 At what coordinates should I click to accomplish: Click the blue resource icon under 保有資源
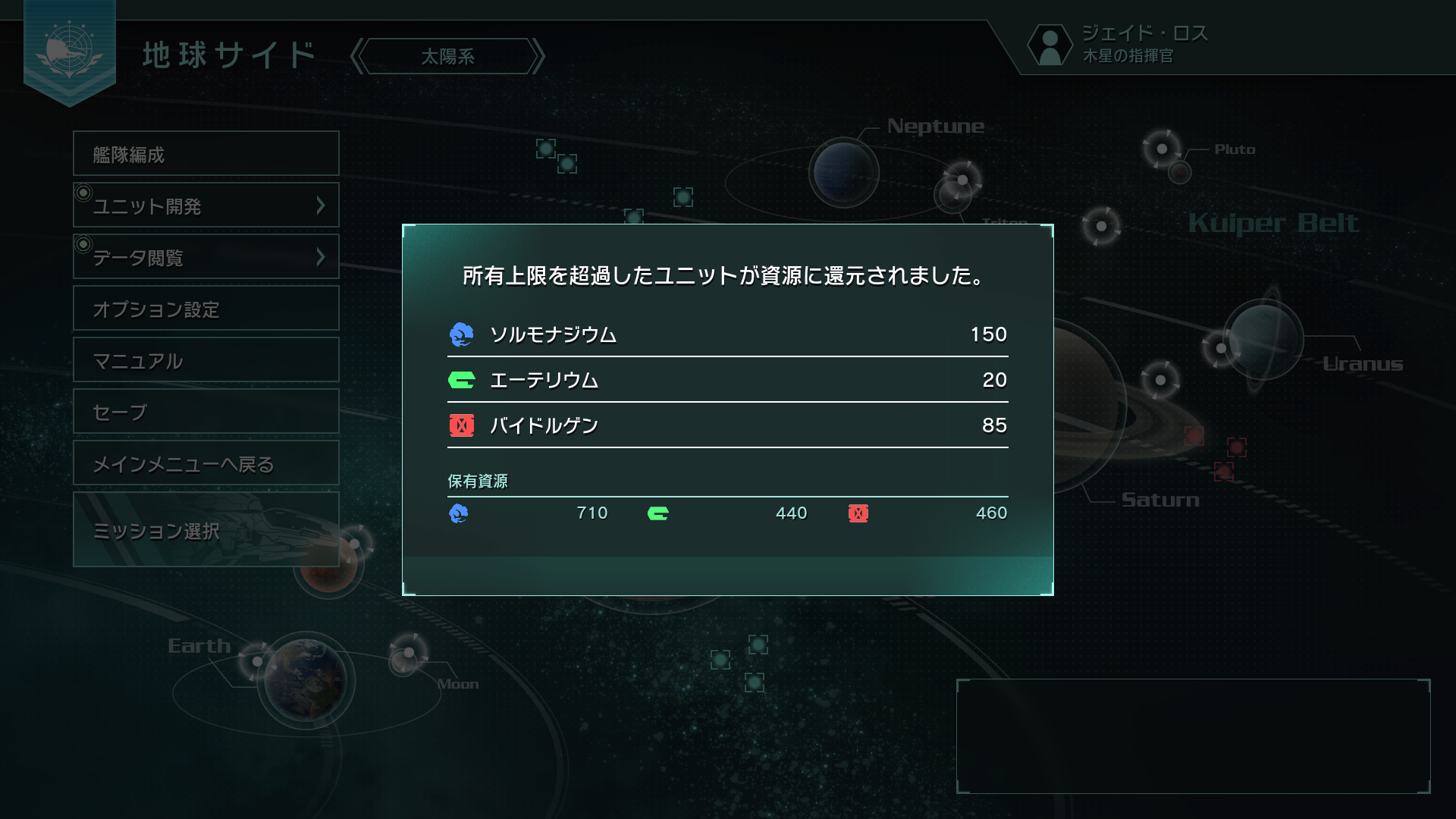pos(460,513)
